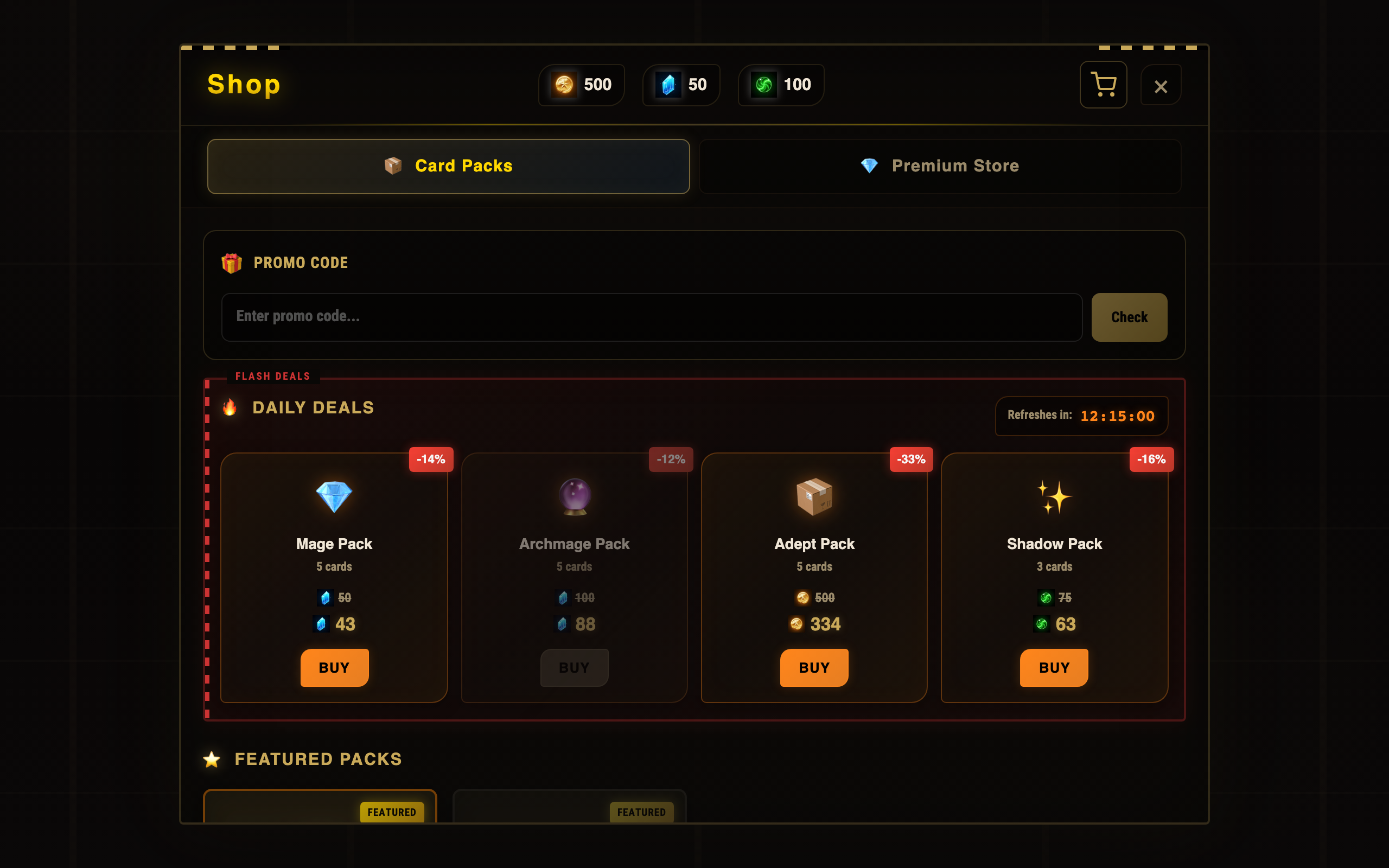Viewport: 1389px width, 868px height.
Task: Select the Shadow Pack sparkles thumbnail
Action: (1054, 496)
